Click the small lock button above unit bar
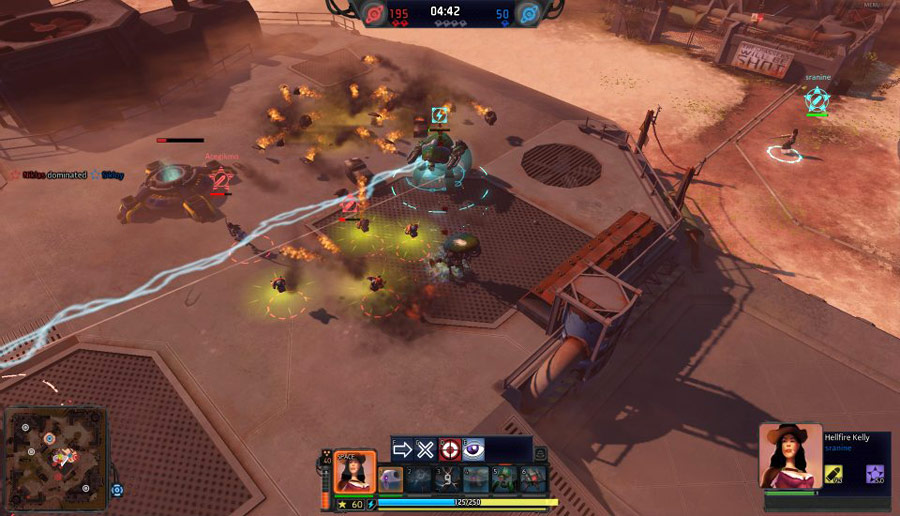The width and height of the screenshot is (900, 516). coord(541,455)
